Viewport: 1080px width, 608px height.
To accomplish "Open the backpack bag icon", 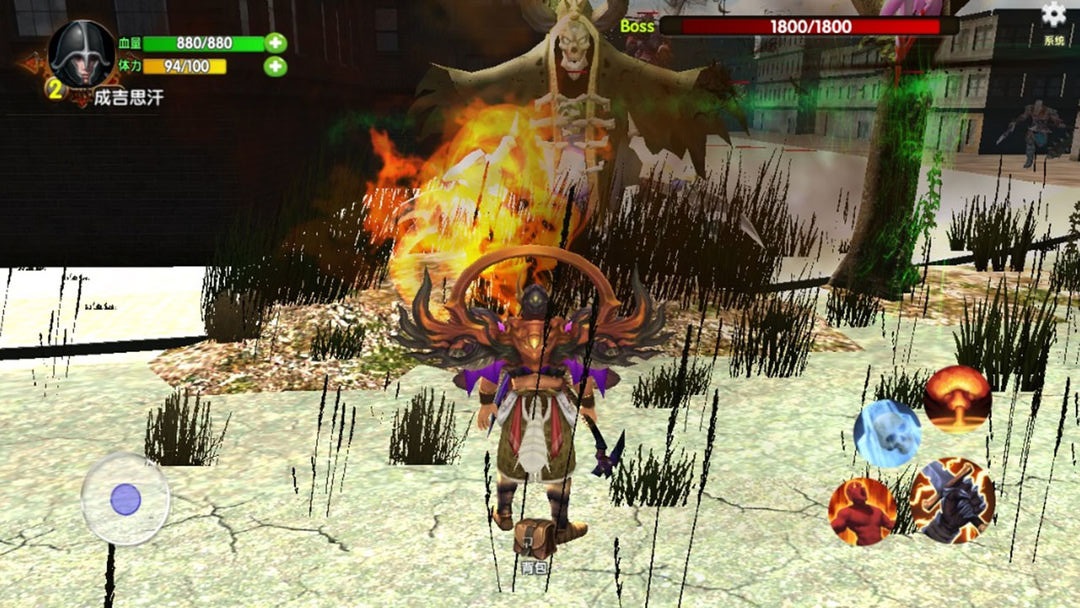I will point(534,541).
